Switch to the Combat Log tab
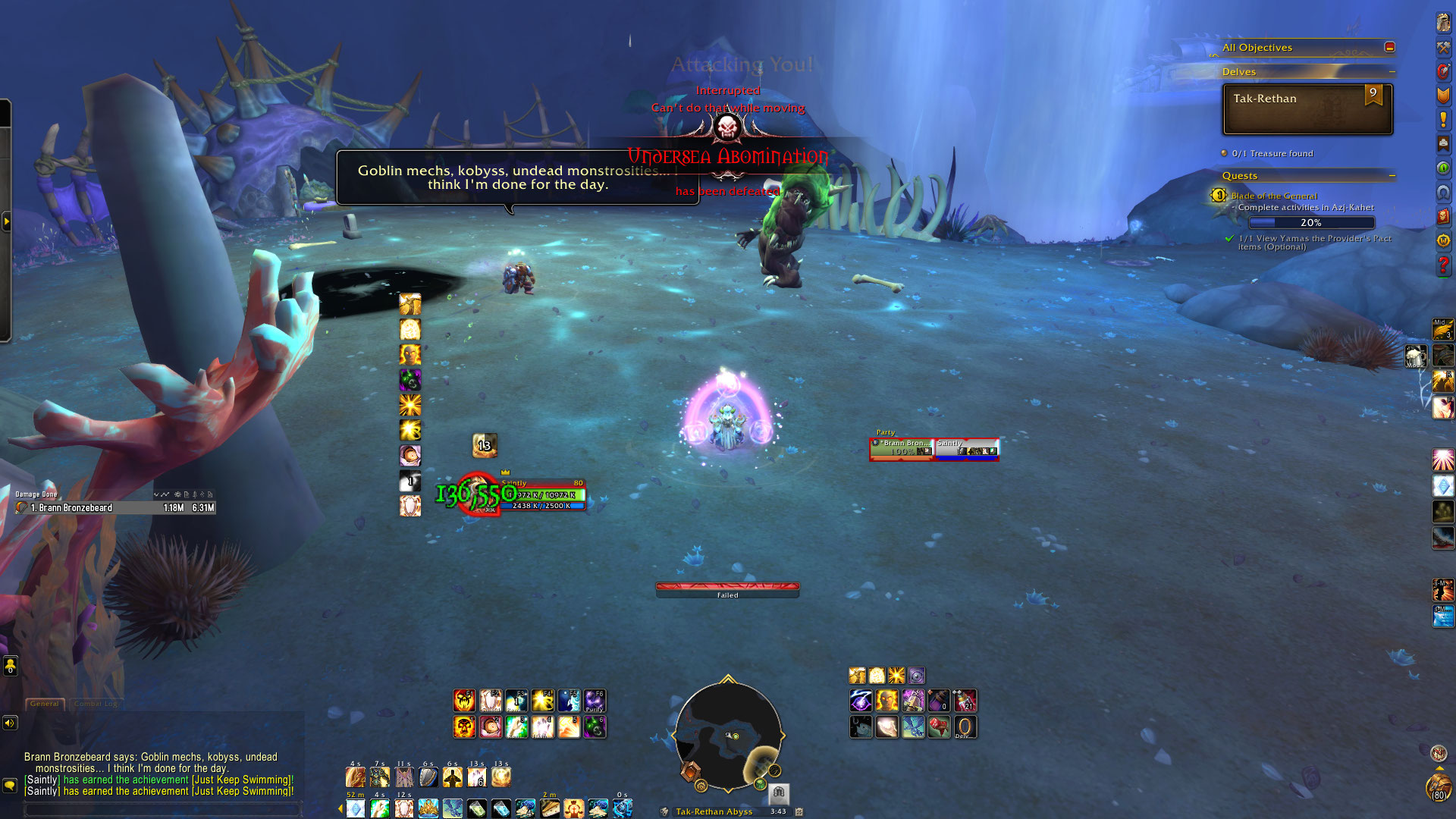The width and height of the screenshot is (1456, 819). pyautogui.click(x=96, y=704)
